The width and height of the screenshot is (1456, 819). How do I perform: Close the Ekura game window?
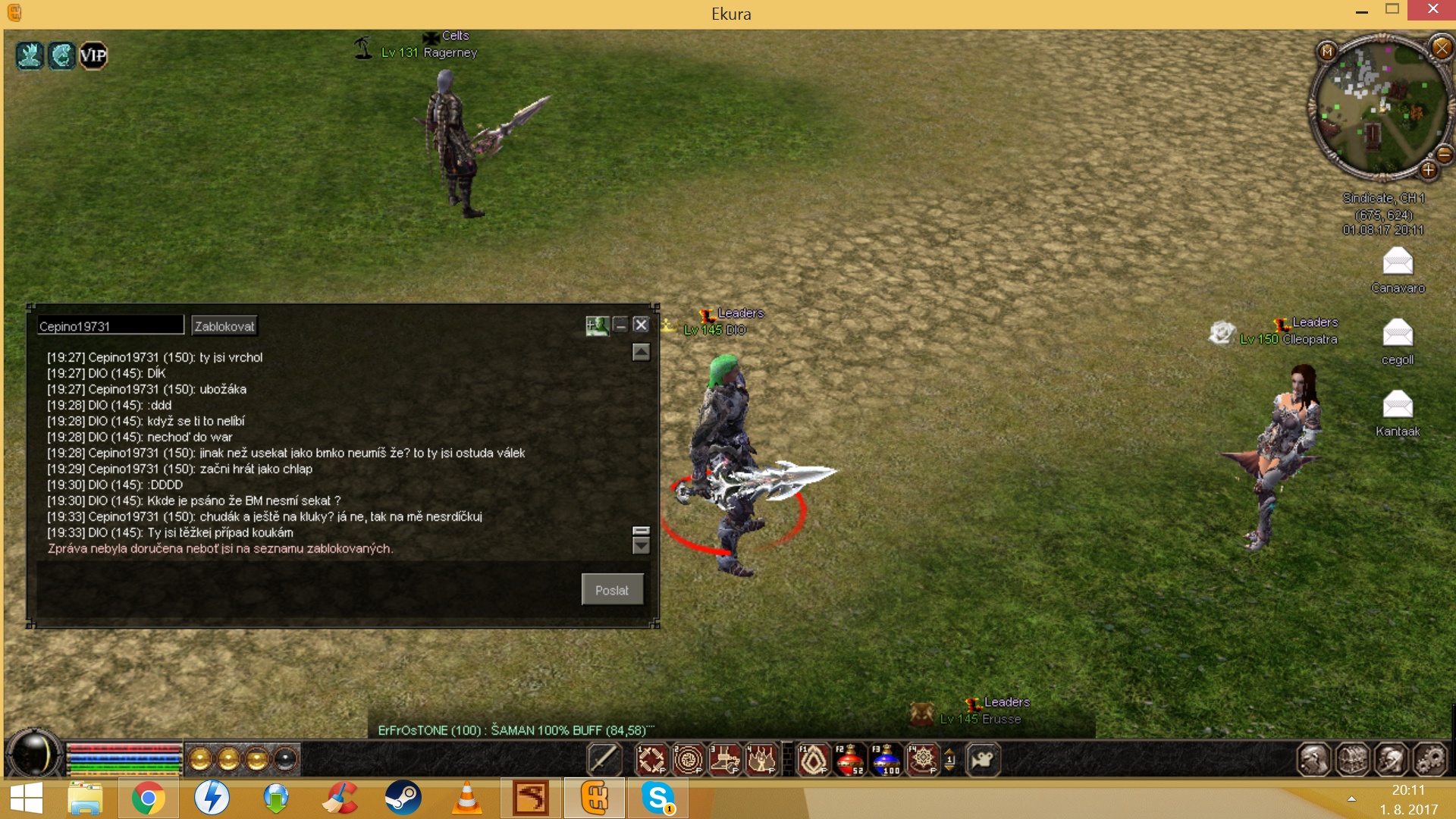pyautogui.click(x=1432, y=10)
